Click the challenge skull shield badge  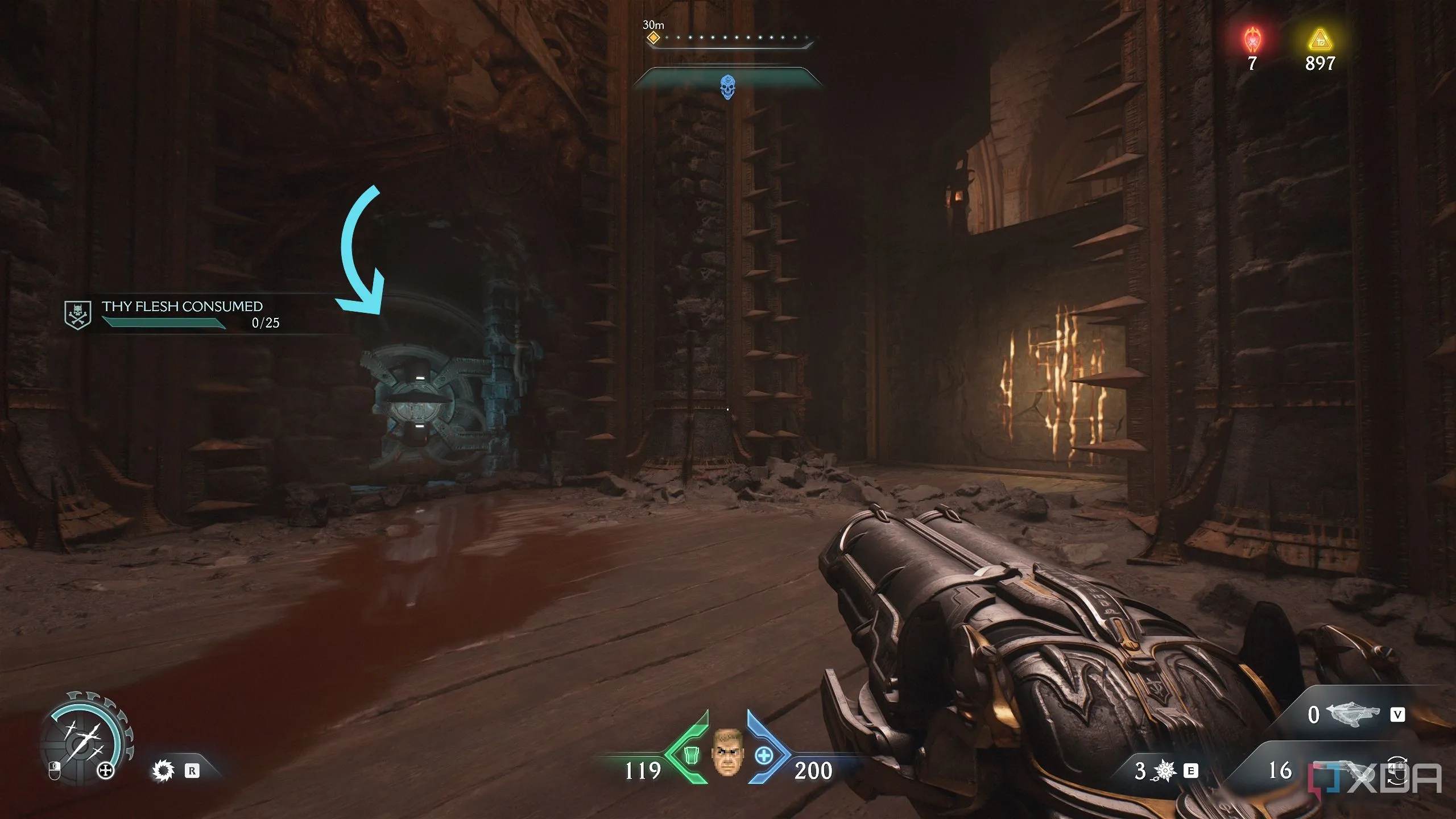pos(77,315)
